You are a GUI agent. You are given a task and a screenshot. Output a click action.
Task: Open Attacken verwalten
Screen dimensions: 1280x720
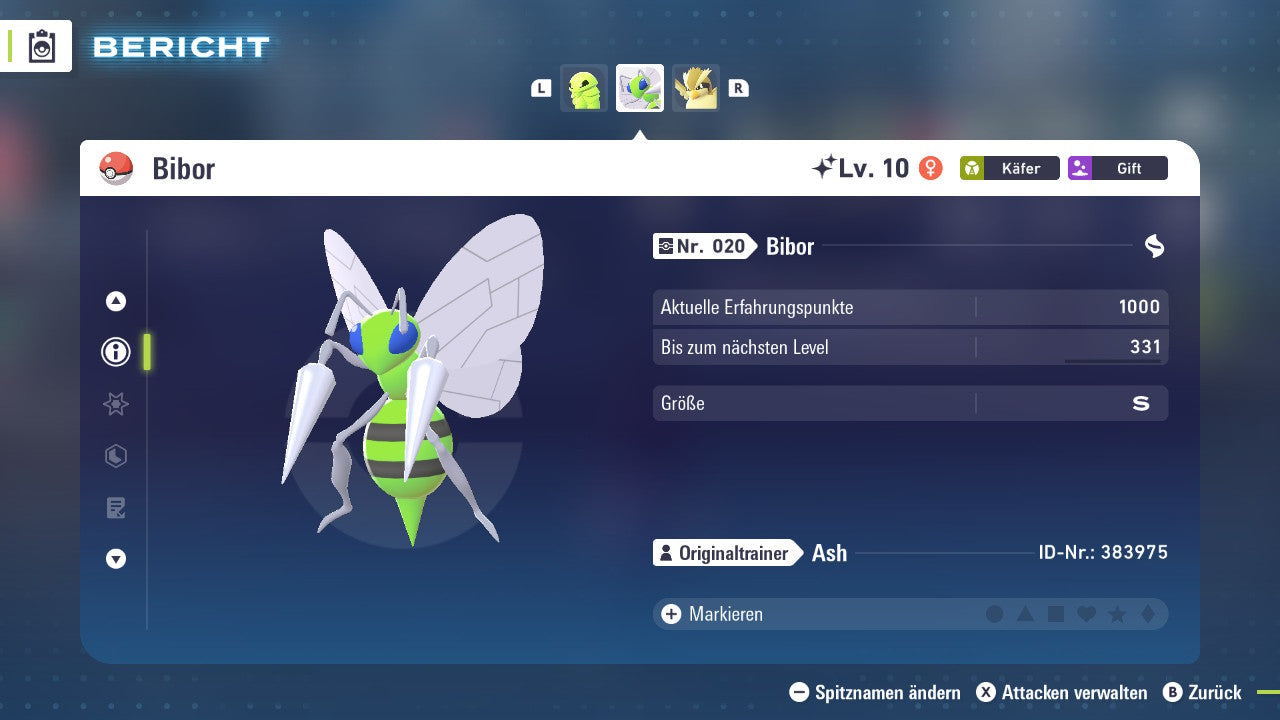click(1062, 692)
